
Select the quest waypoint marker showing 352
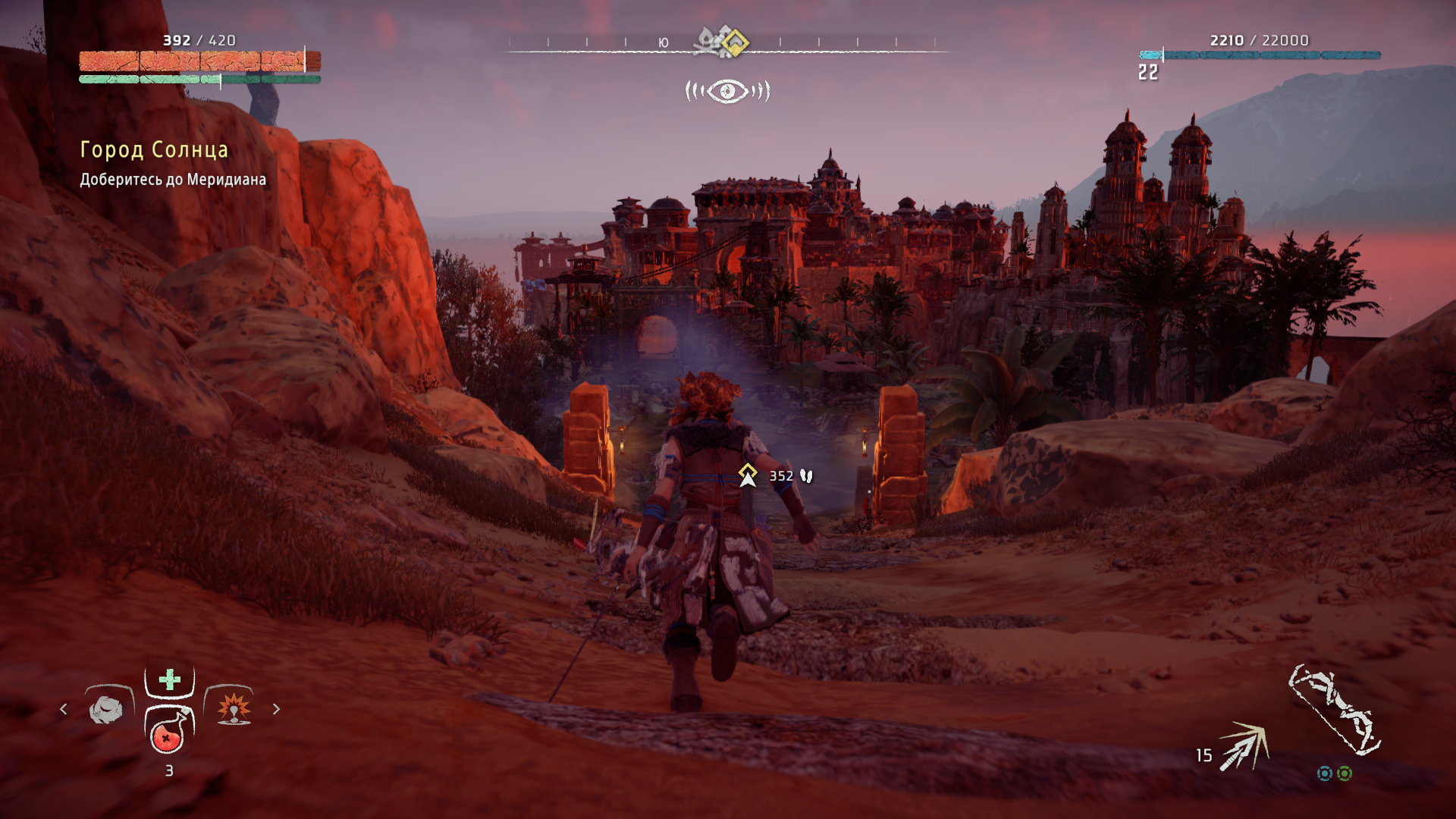(748, 475)
